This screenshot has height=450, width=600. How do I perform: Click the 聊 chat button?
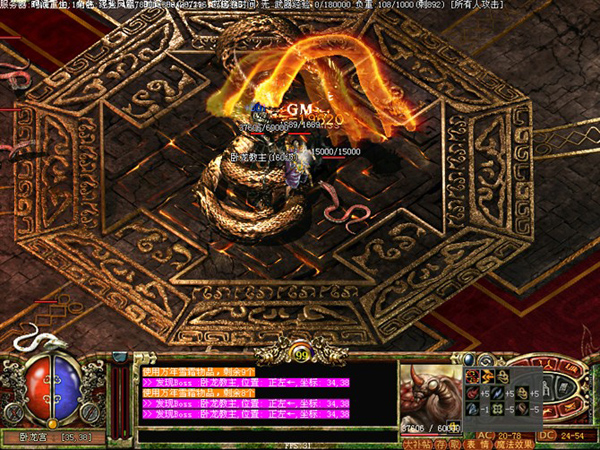(455, 443)
